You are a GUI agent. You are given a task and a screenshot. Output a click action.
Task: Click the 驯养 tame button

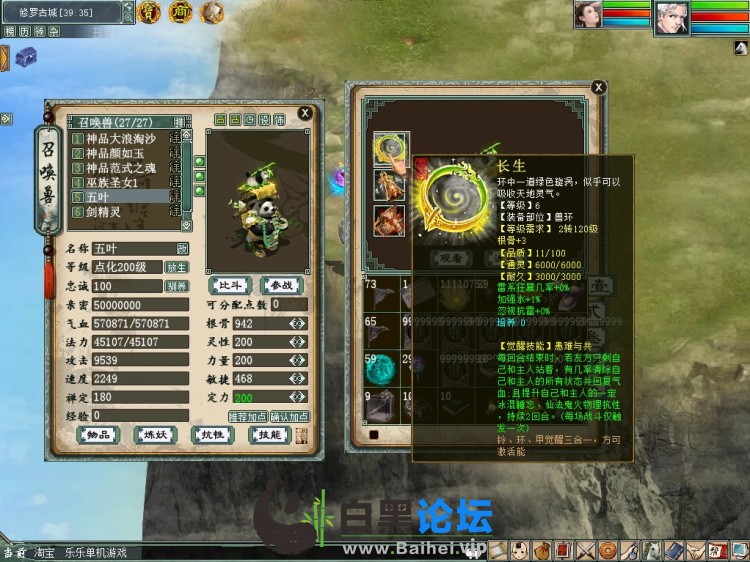coord(177,286)
